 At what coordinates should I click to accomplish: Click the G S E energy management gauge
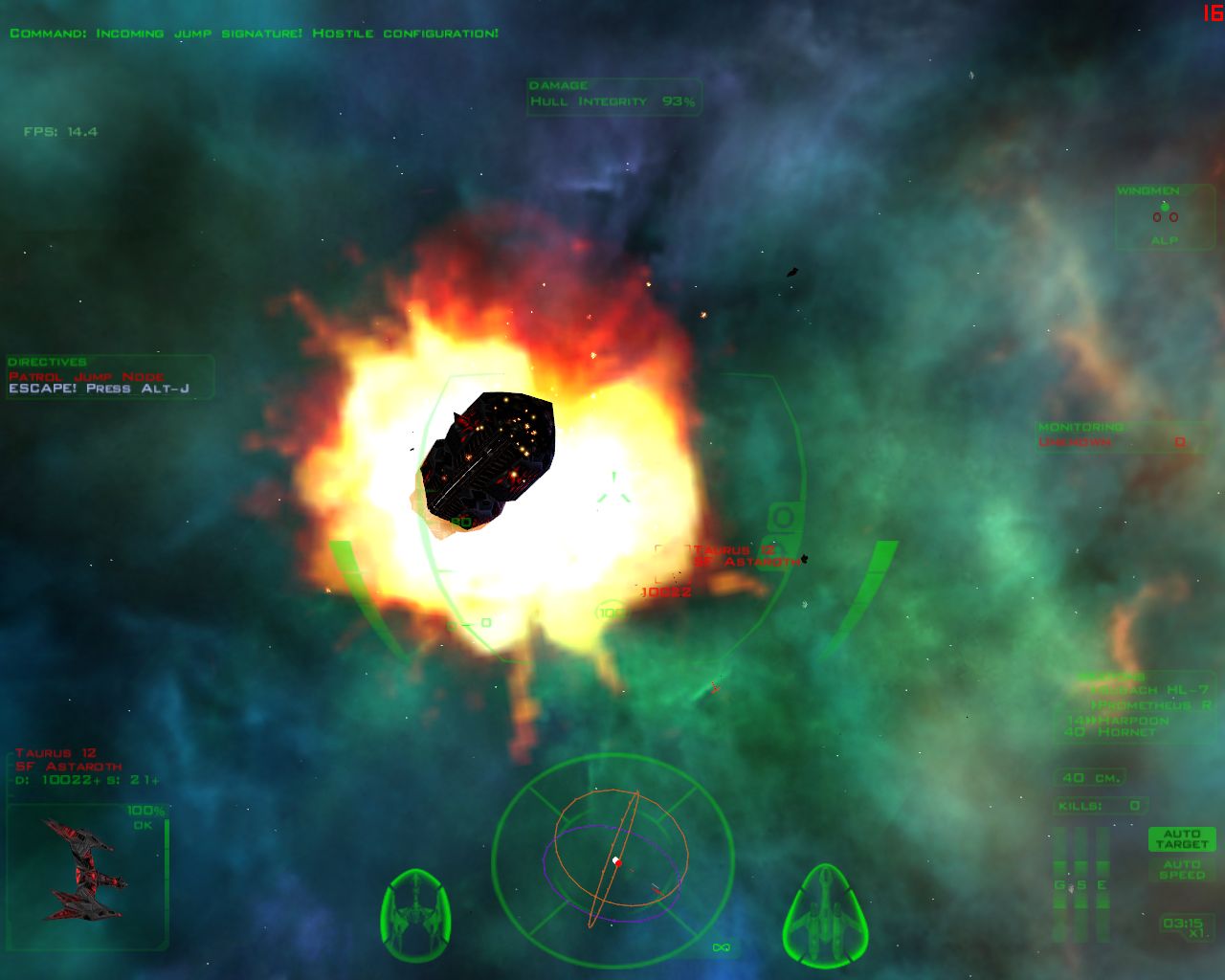tap(1080, 885)
